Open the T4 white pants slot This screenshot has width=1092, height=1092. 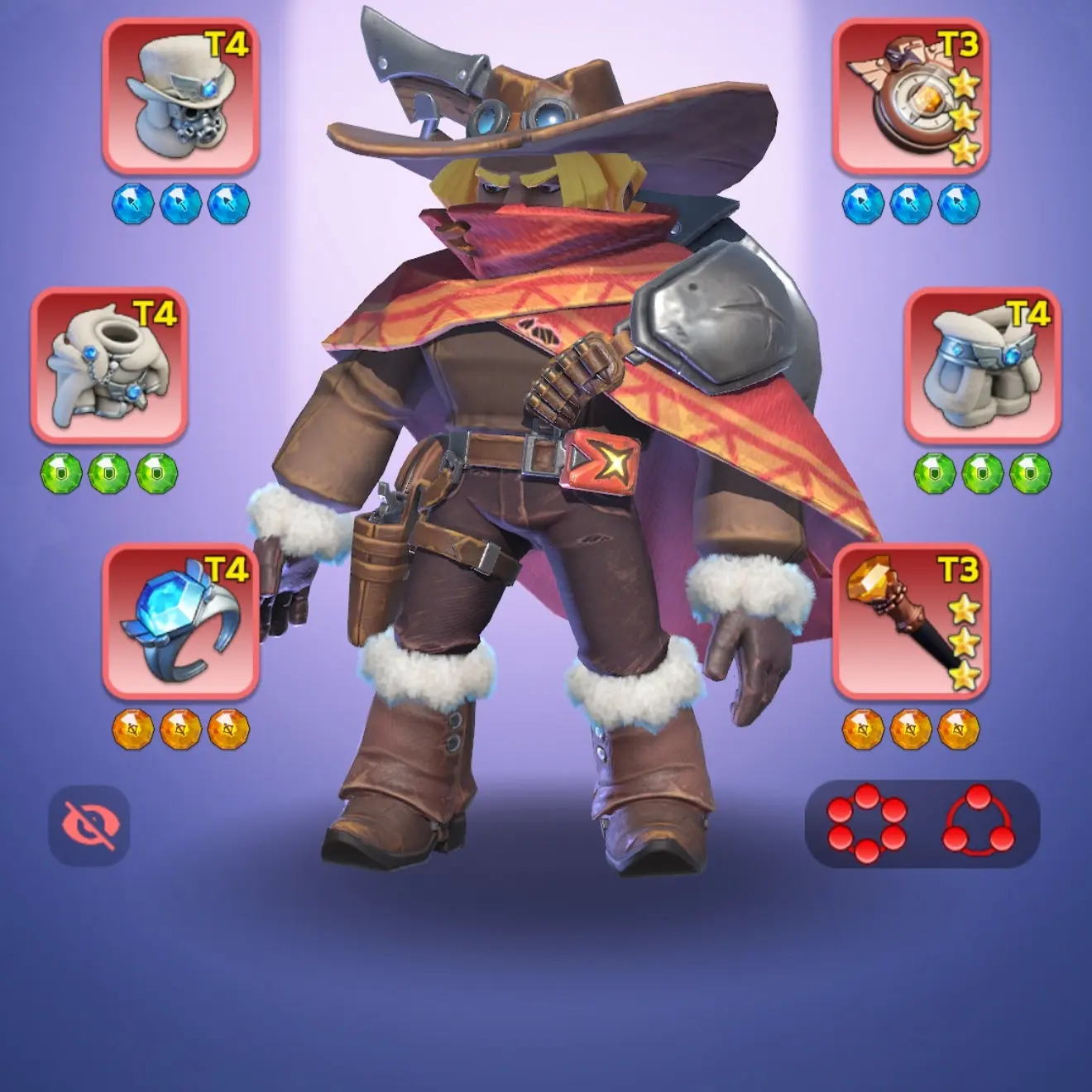[x=982, y=365]
